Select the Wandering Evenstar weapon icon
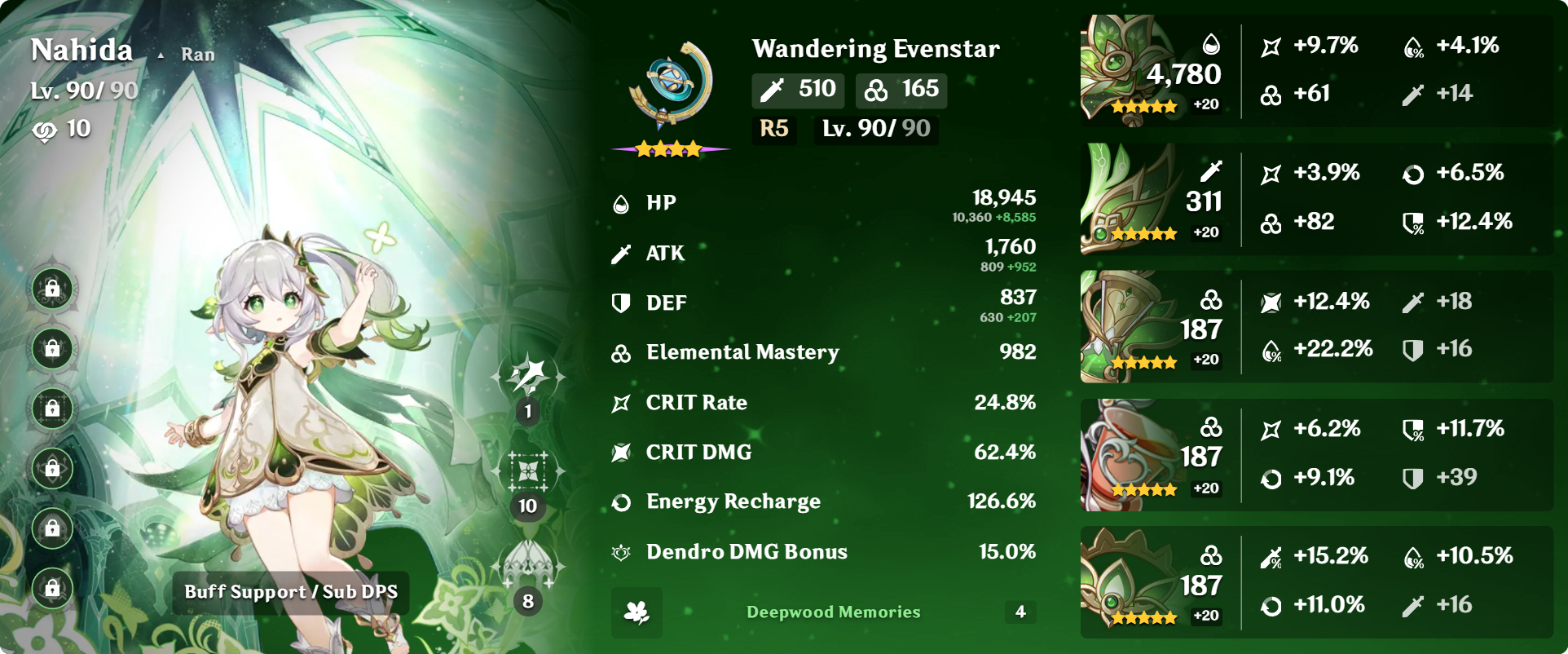1568x654 pixels. (x=671, y=86)
